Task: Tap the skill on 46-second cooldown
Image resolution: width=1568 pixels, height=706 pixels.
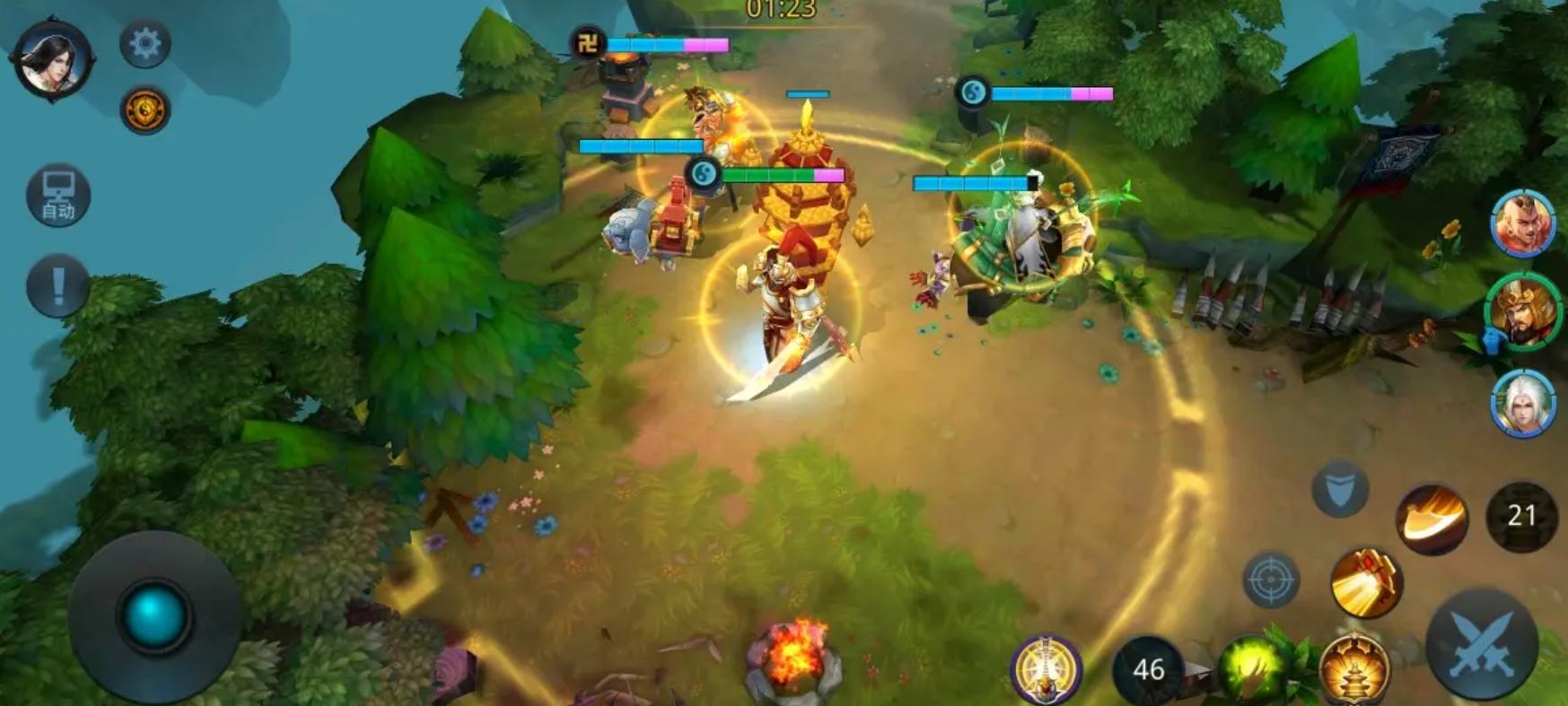Action: (x=1148, y=669)
